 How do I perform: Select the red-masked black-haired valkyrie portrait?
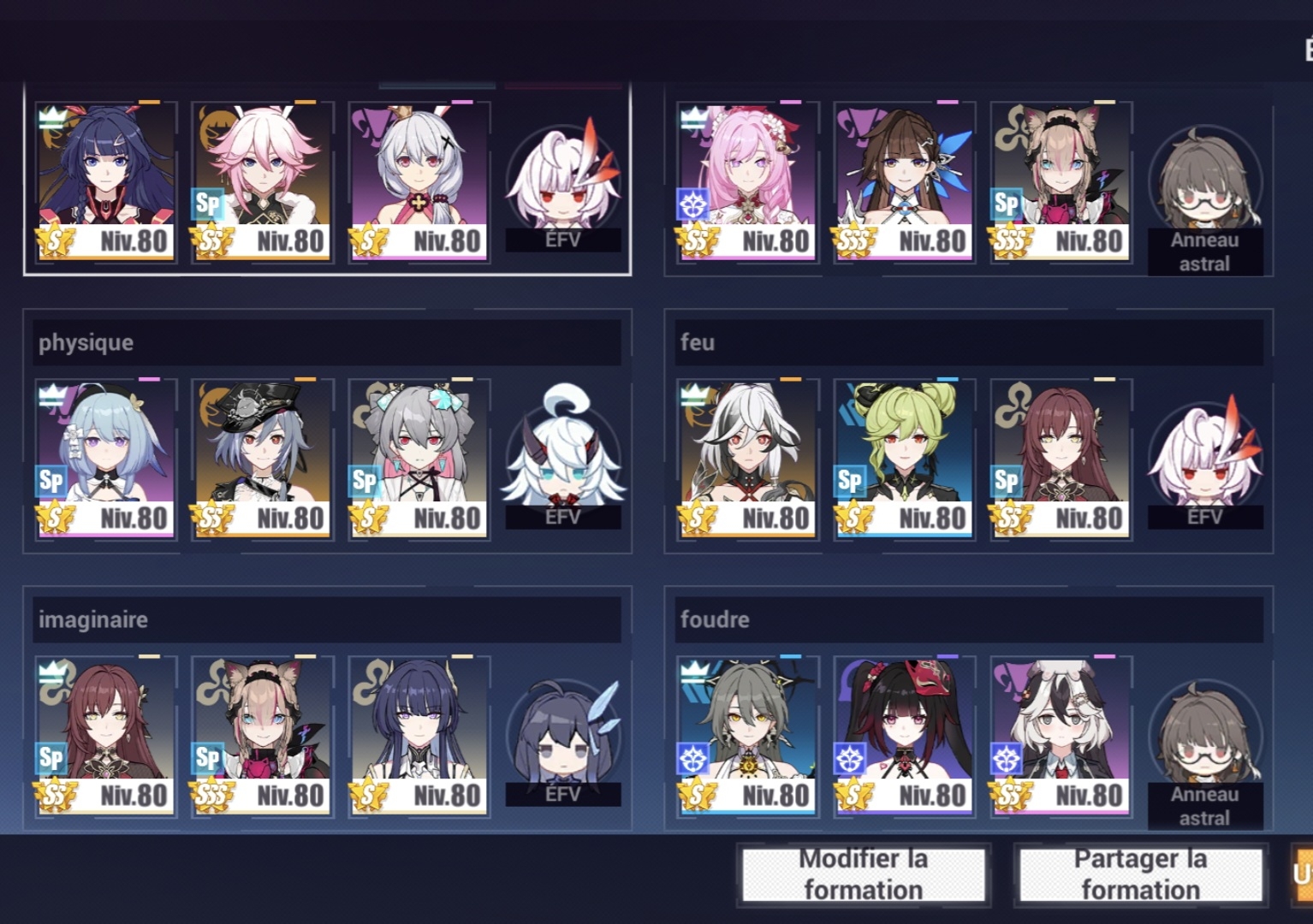coord(904,735)
